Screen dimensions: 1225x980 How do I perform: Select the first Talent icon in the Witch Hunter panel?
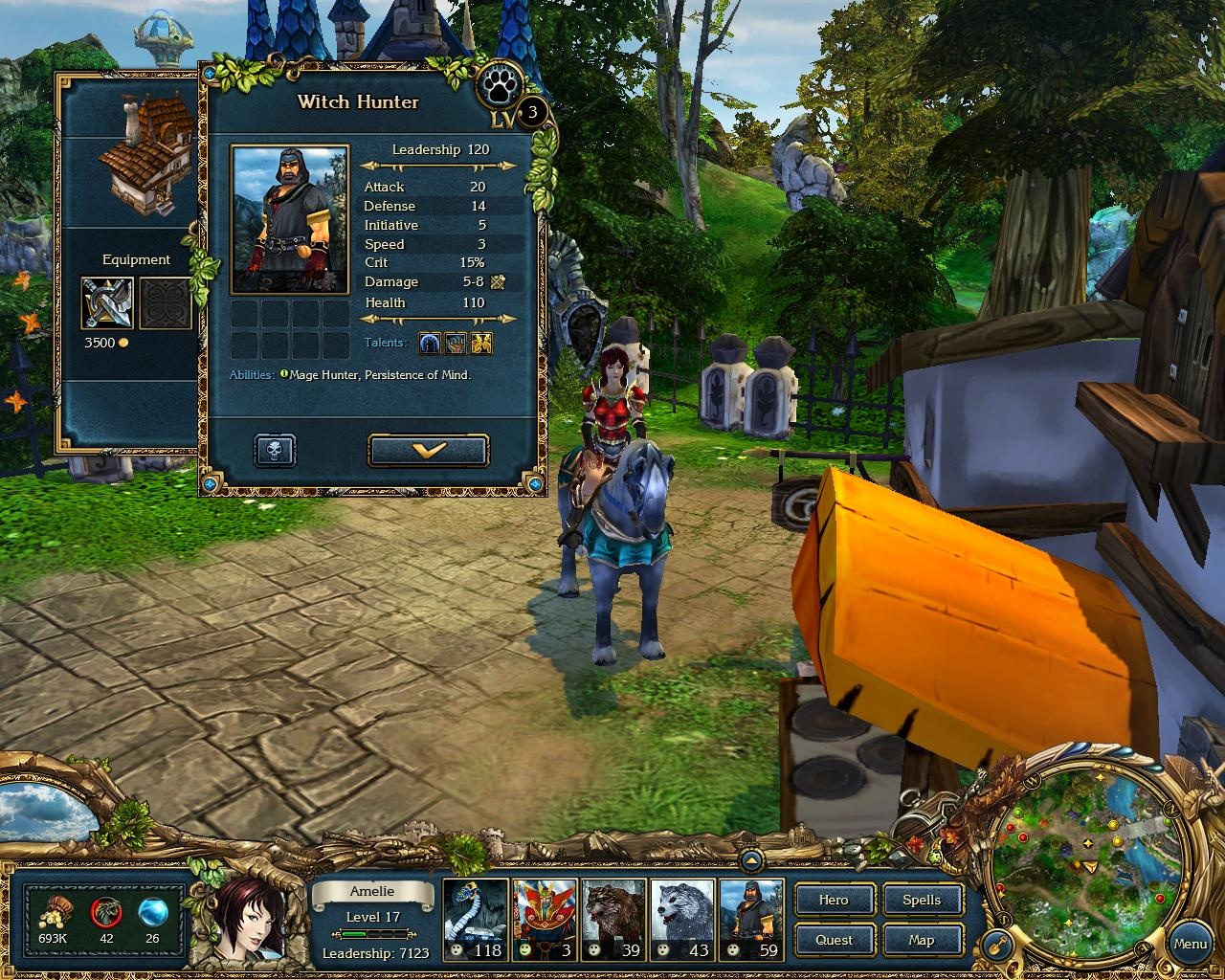point(429,343)
